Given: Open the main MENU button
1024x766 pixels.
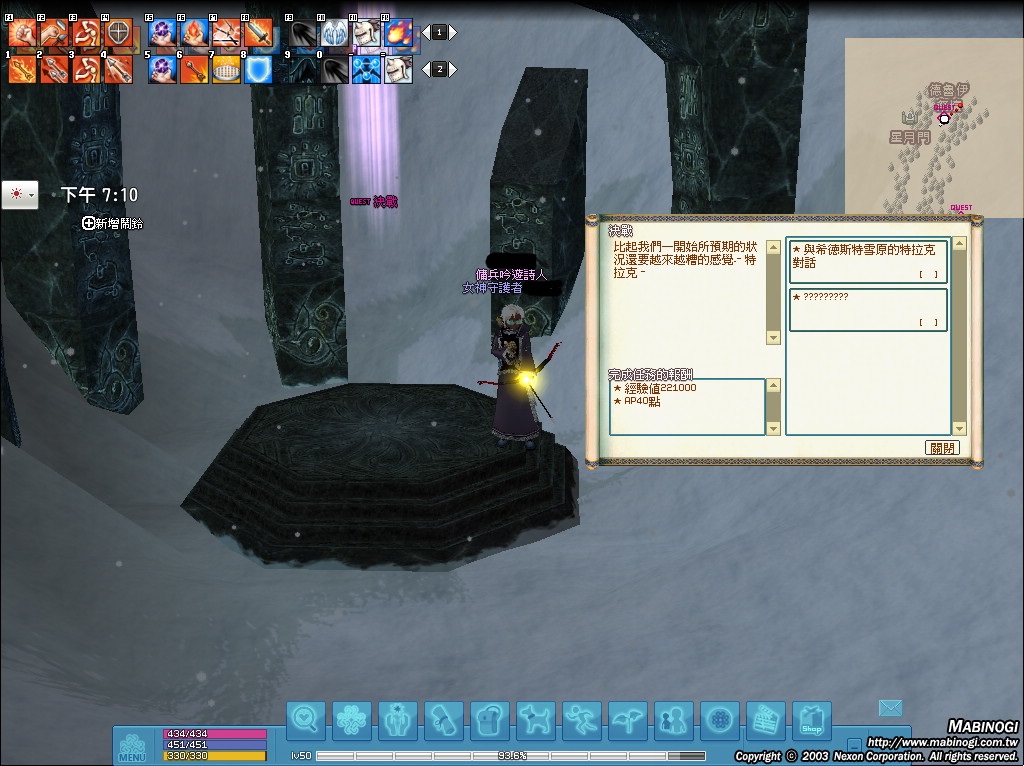Looking at the screenshot, I should pos(132,746).
